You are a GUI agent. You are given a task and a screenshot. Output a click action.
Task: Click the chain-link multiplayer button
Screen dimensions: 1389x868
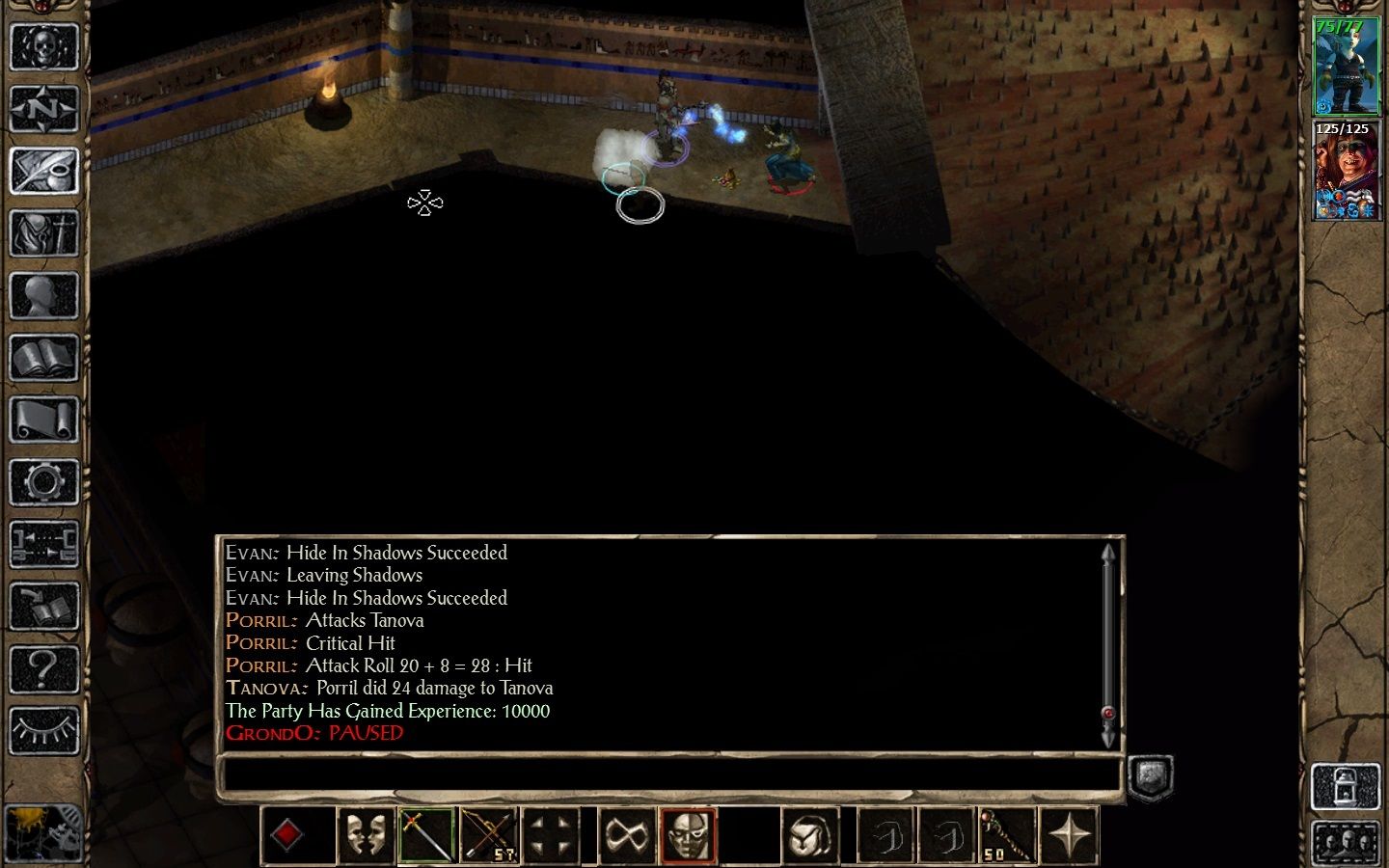click(43, 545)
